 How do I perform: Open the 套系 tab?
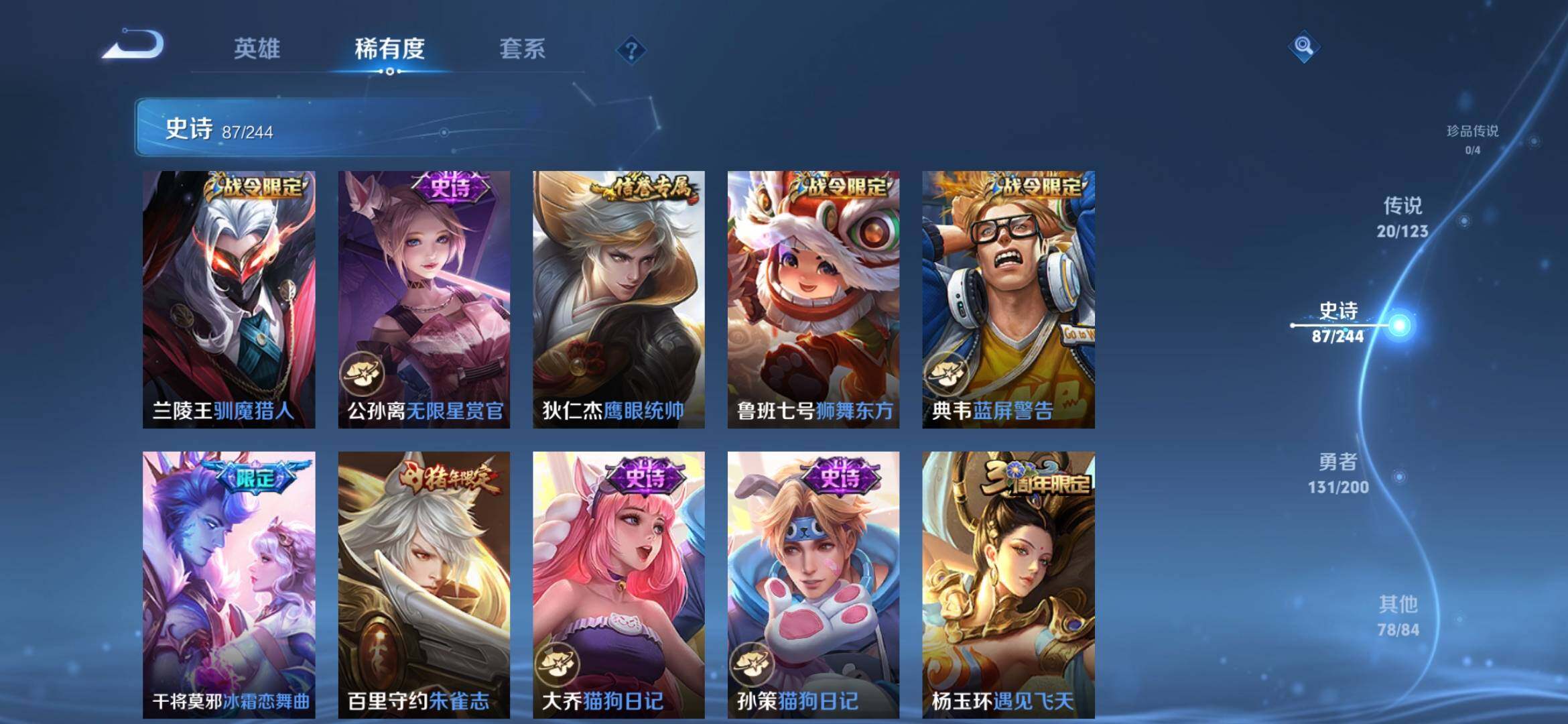(x=522, y=49)
